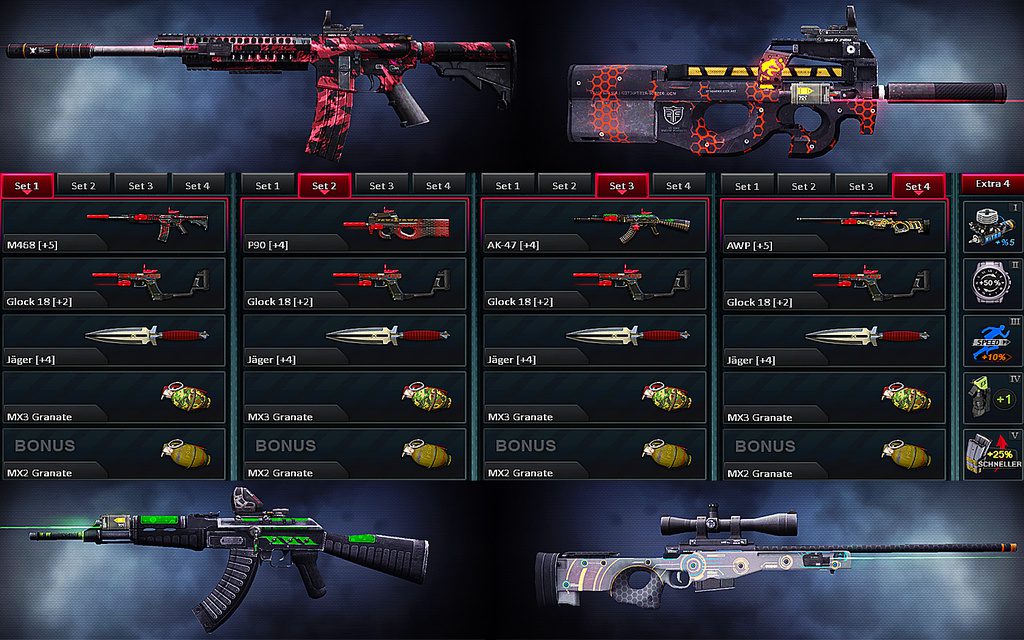Select the +25% Schneller reload icon

[x=992, y=455]
